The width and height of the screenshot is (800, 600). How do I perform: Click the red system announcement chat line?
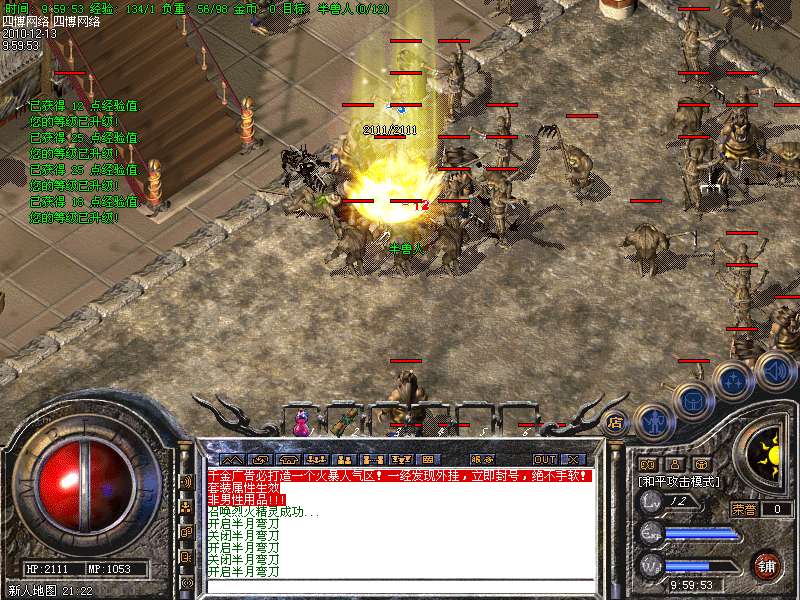point(398,477)
